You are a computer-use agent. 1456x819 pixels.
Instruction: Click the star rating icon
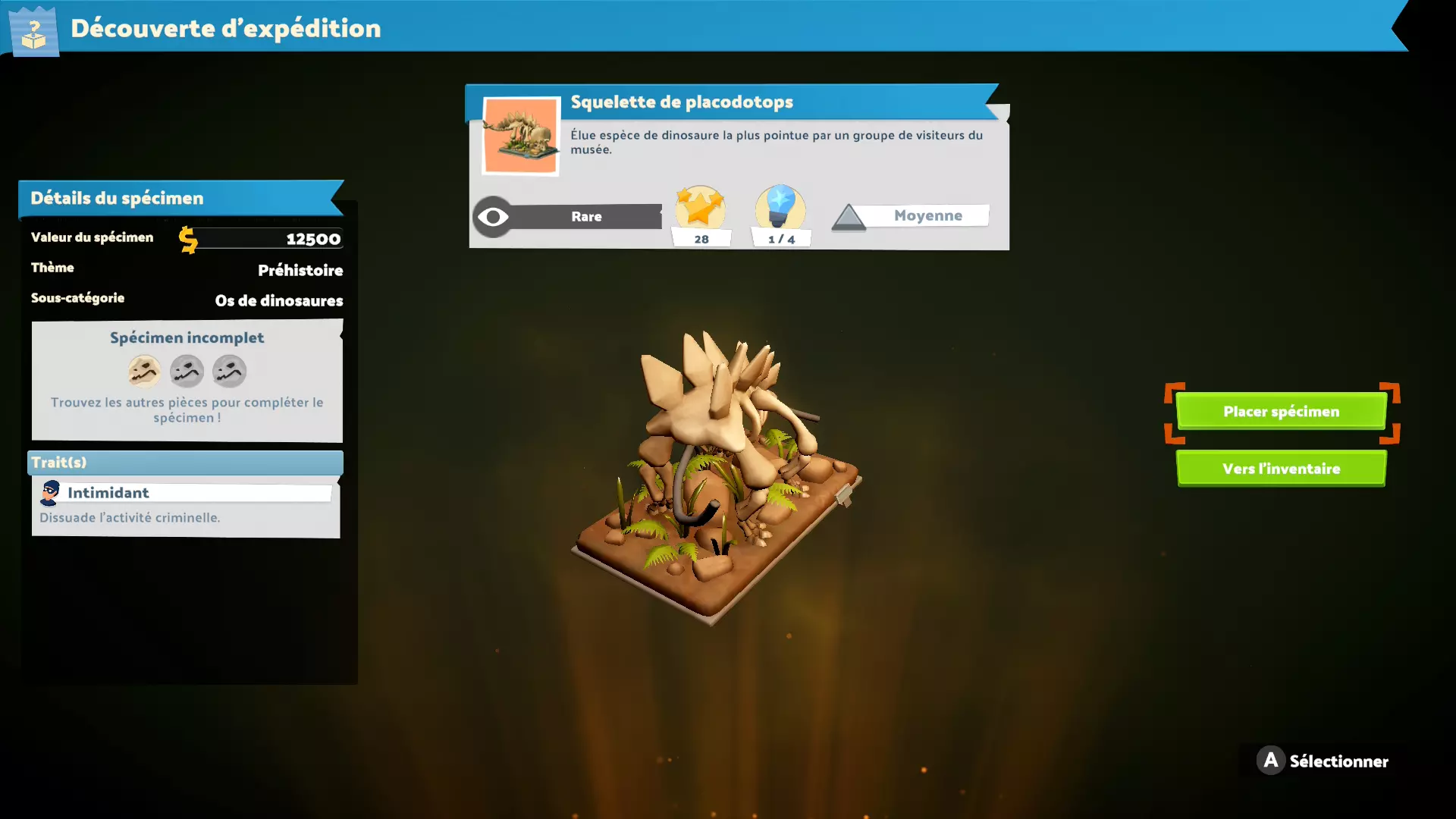700,207
